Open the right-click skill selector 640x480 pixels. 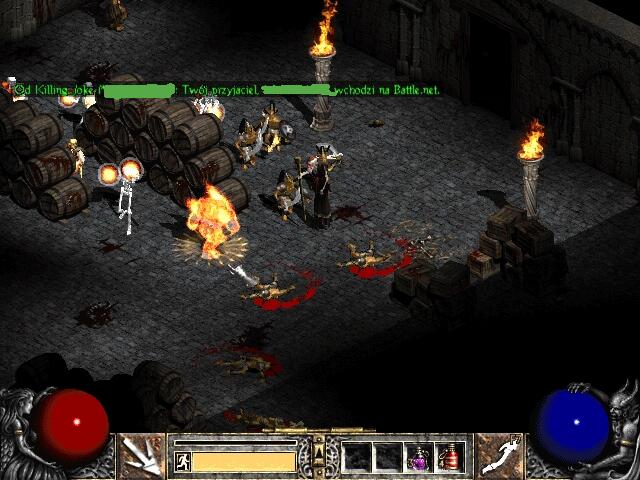(497, 455)
